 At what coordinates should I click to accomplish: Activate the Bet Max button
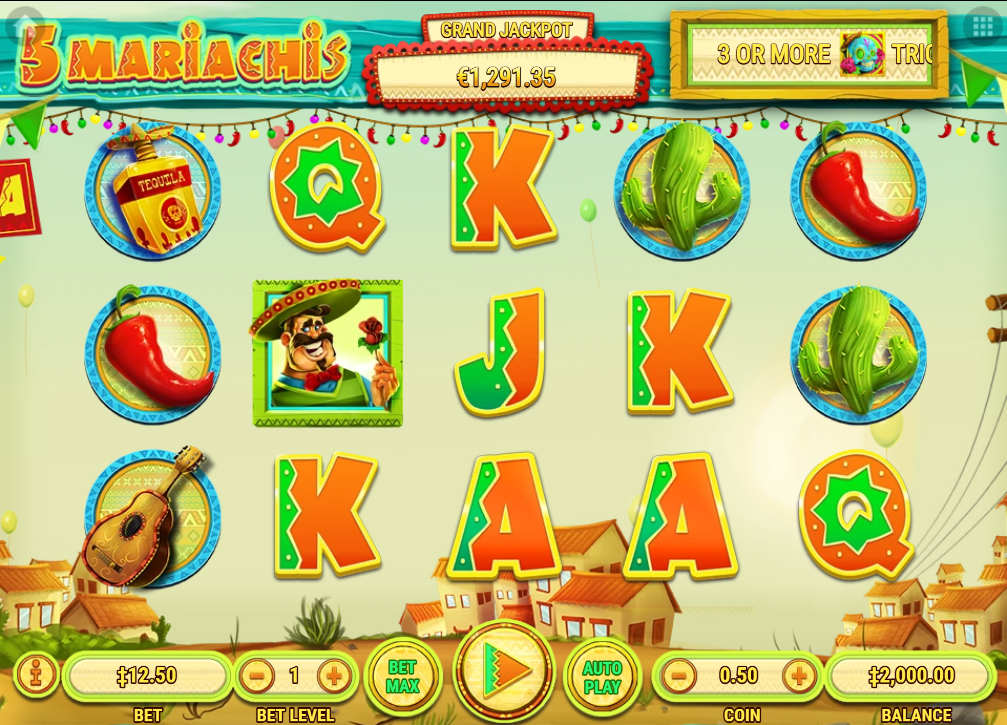(x=402, y=677)
